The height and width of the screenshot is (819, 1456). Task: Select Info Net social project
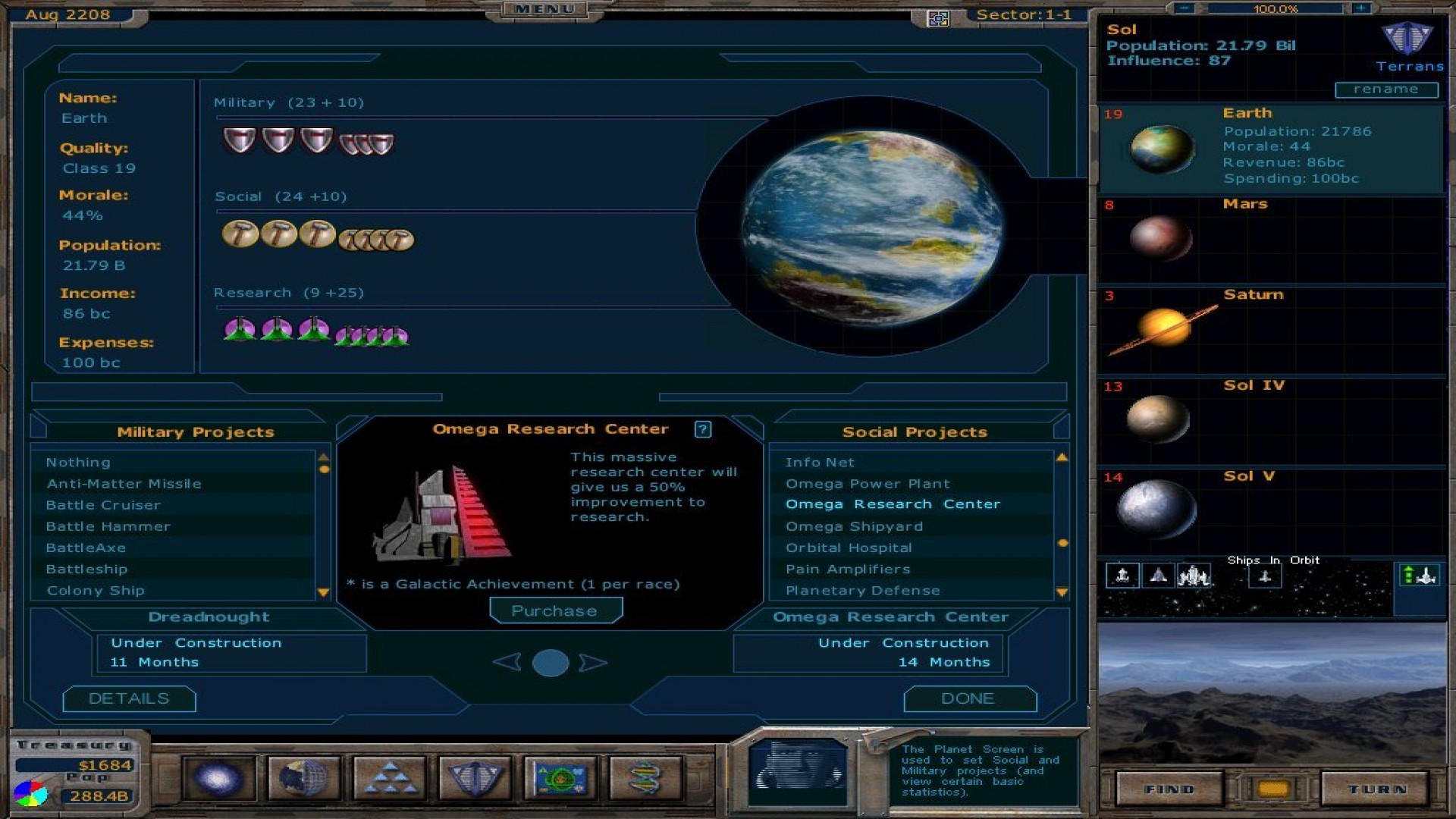click(x=819, y=462)
